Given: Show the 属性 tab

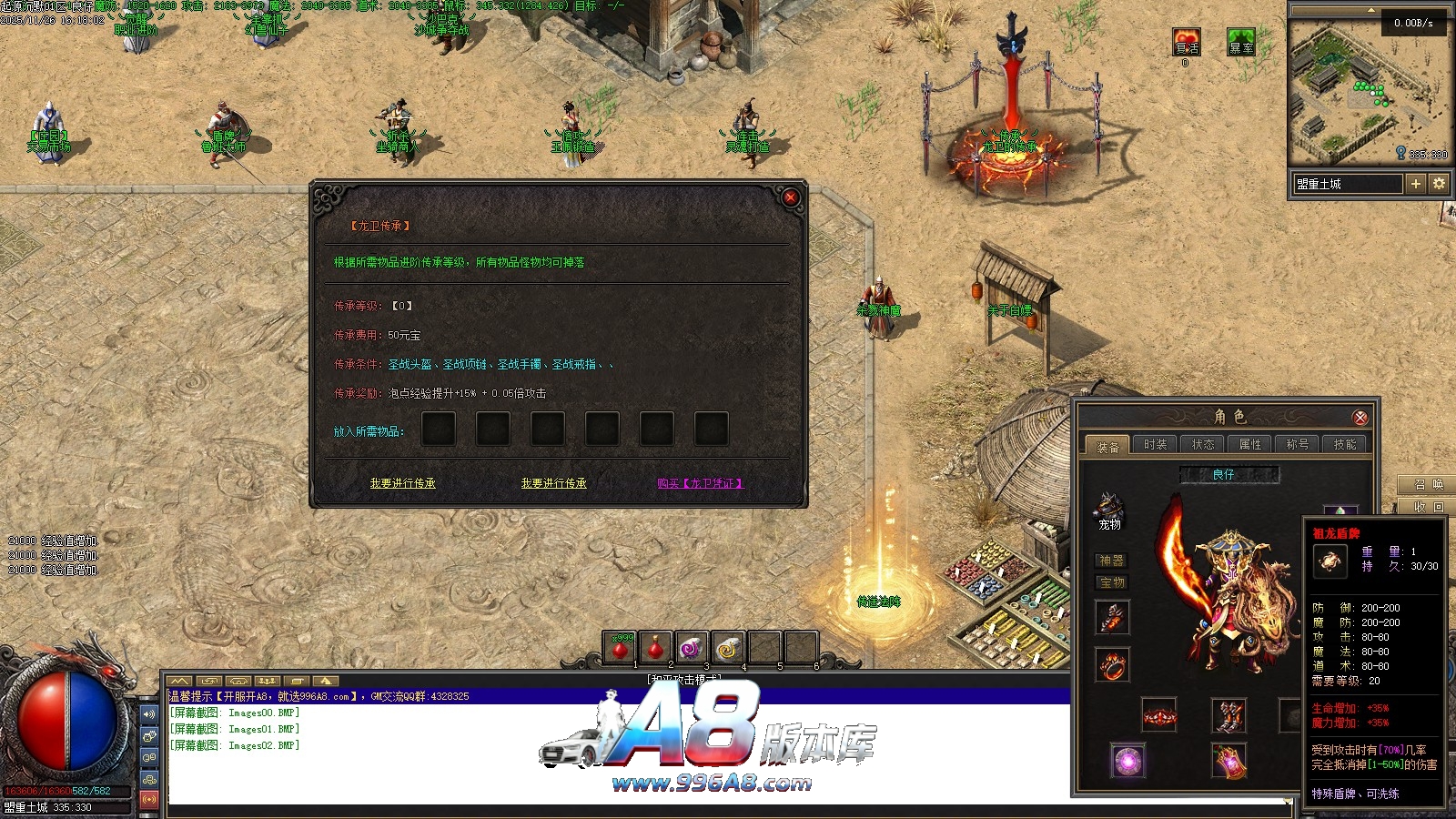Looking at the screenshot, I should pos(1249,444).
